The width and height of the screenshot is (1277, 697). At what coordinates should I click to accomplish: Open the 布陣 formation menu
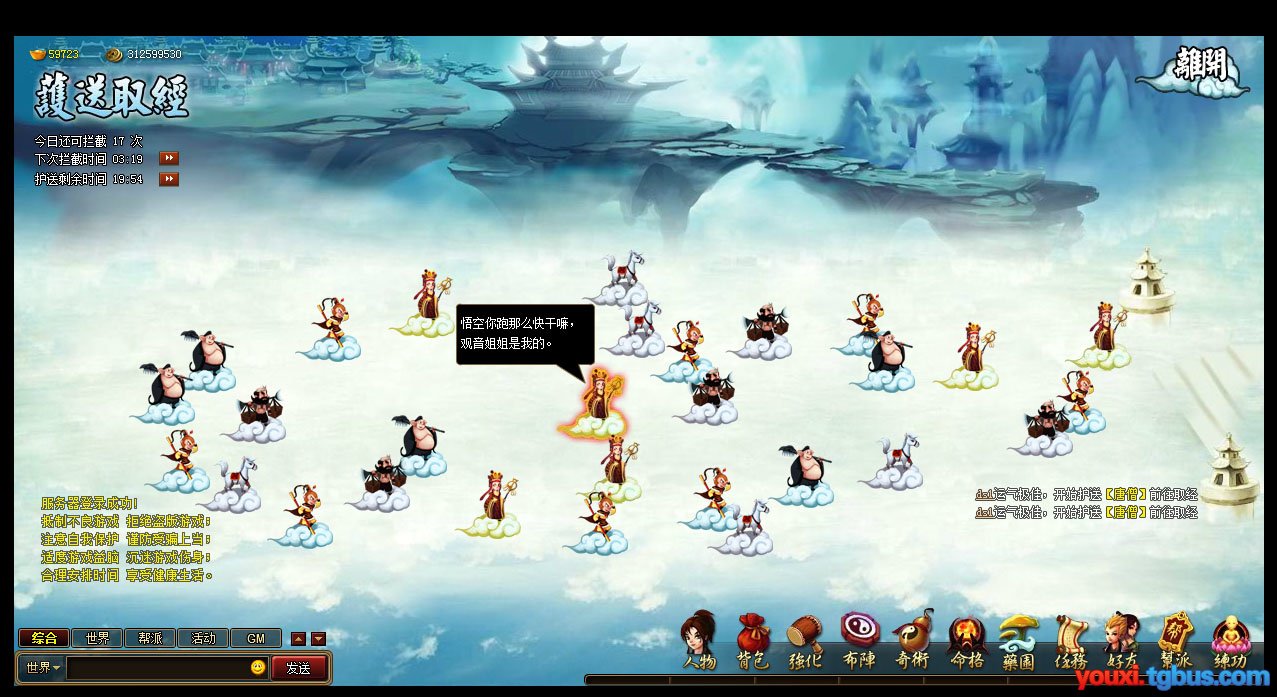tap(859, 642)
